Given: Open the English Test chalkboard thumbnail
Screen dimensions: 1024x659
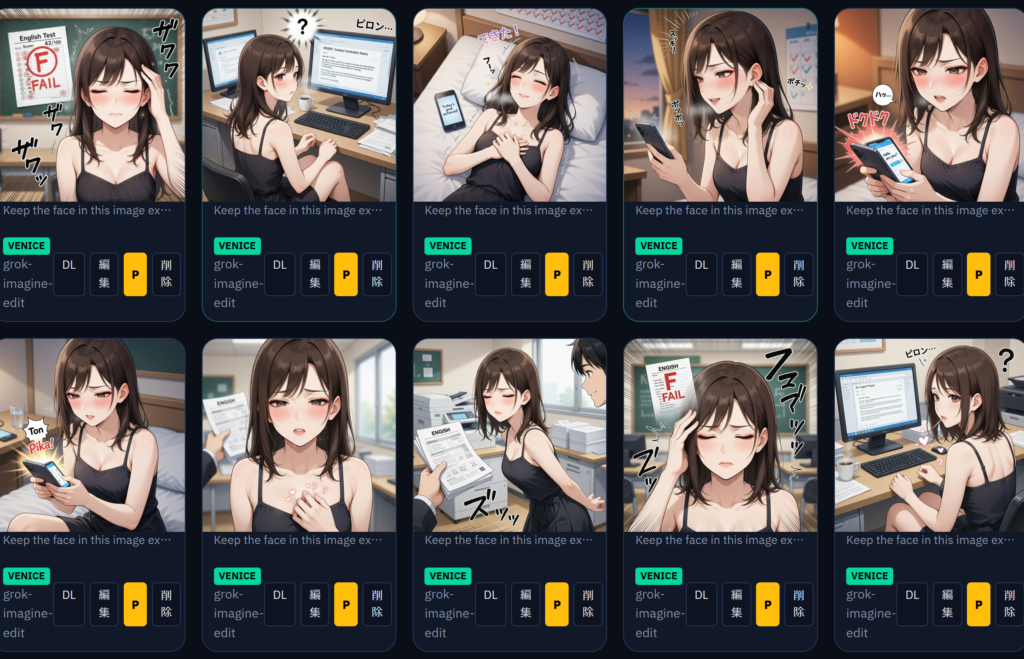Looking at the screenshot, I should [x=92, y=105].
